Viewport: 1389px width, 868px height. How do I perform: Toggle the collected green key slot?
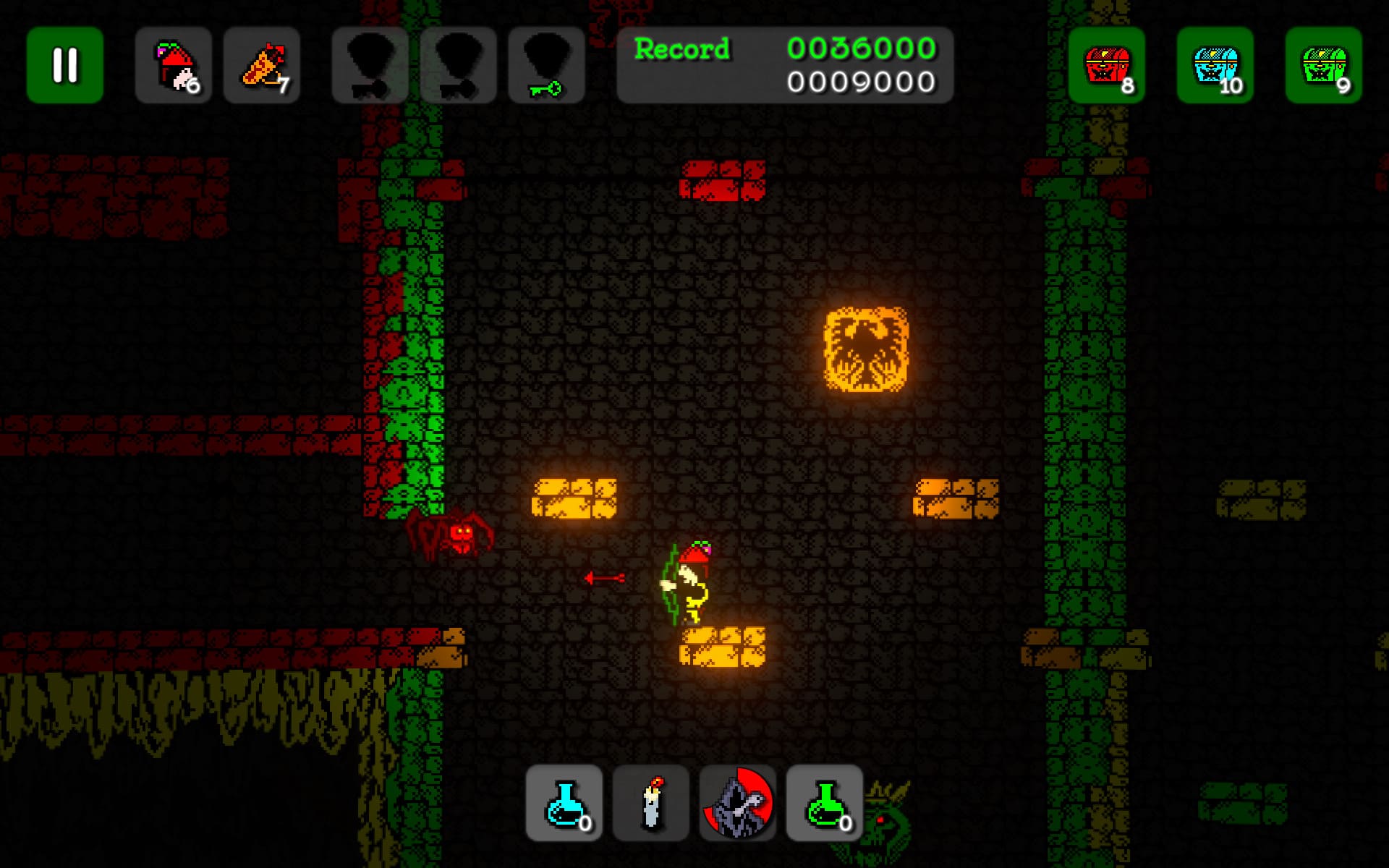pyautogui.click(x=547, y=67)
